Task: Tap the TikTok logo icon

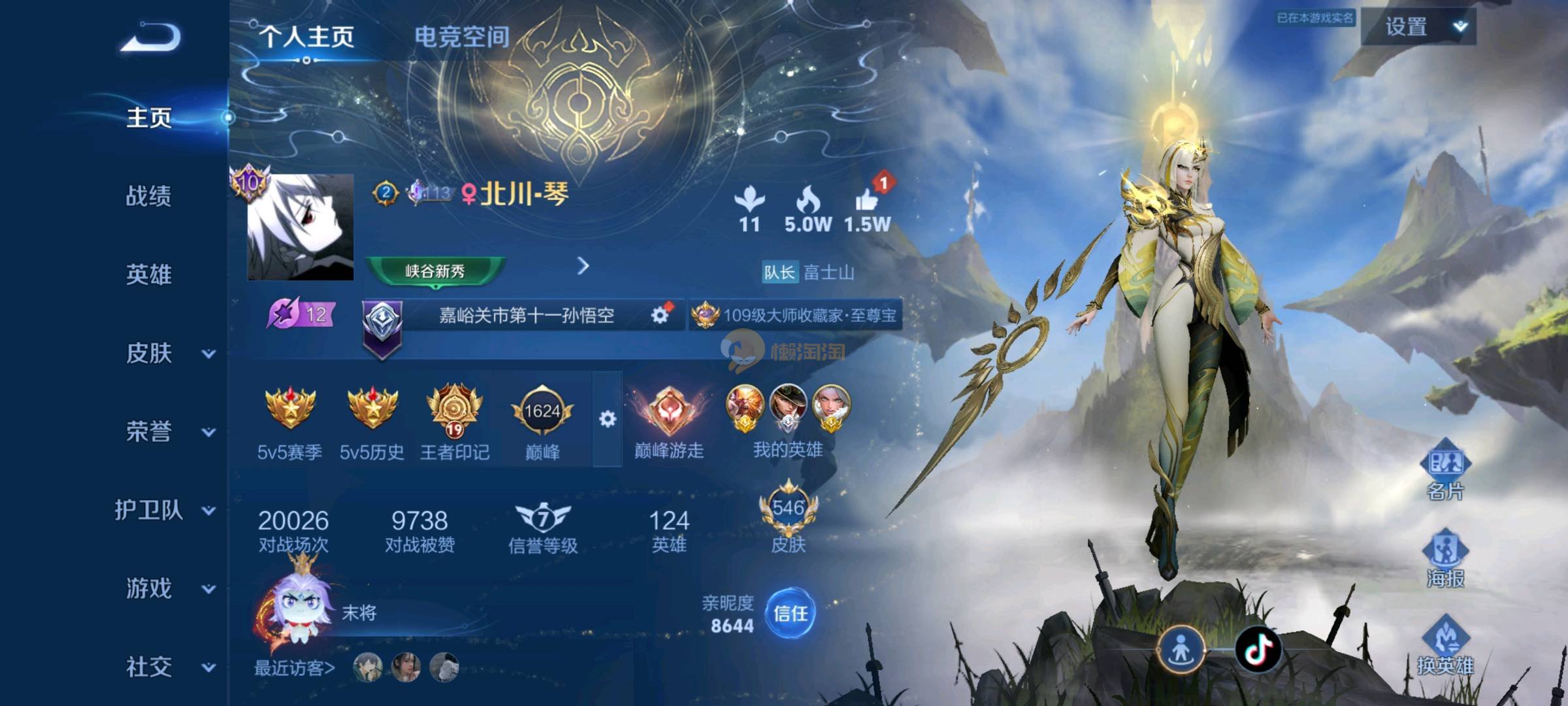Action: [x=1258, y=649]
